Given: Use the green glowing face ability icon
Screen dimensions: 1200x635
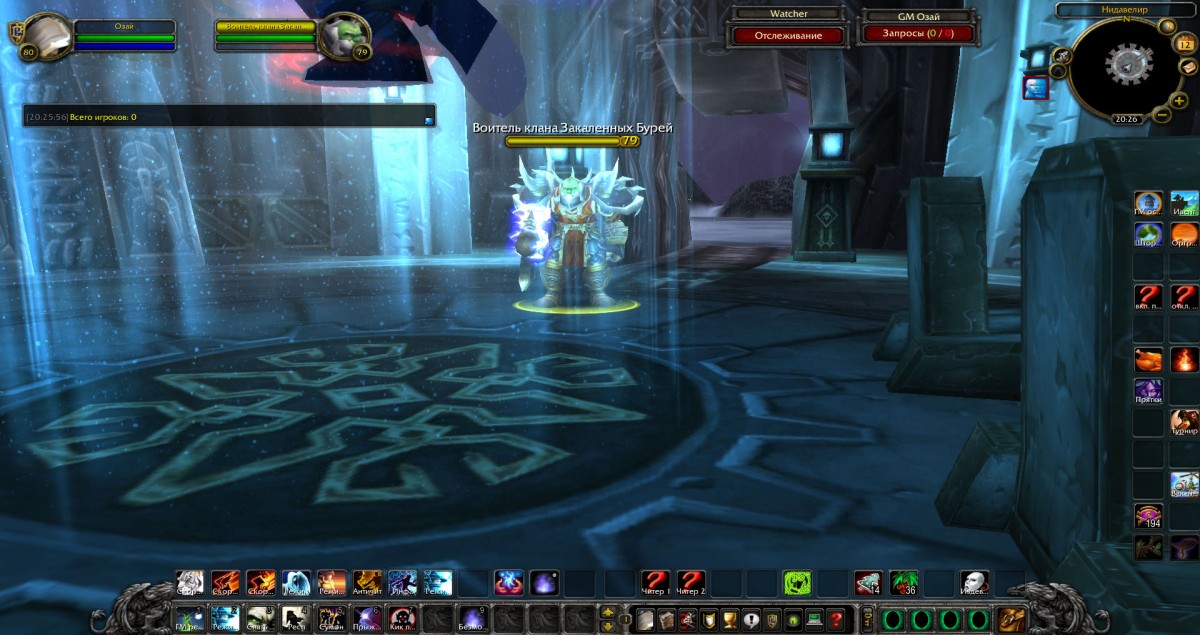Looking at the screenshot, I should click(x=797, y=583).
